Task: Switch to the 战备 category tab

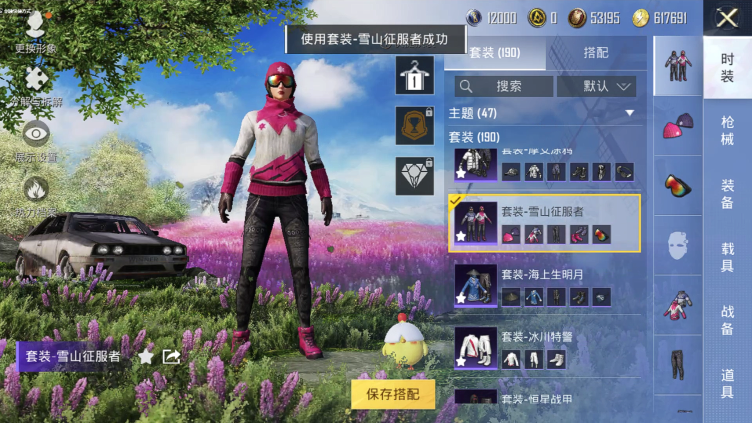Action: [x=727, y=320]
